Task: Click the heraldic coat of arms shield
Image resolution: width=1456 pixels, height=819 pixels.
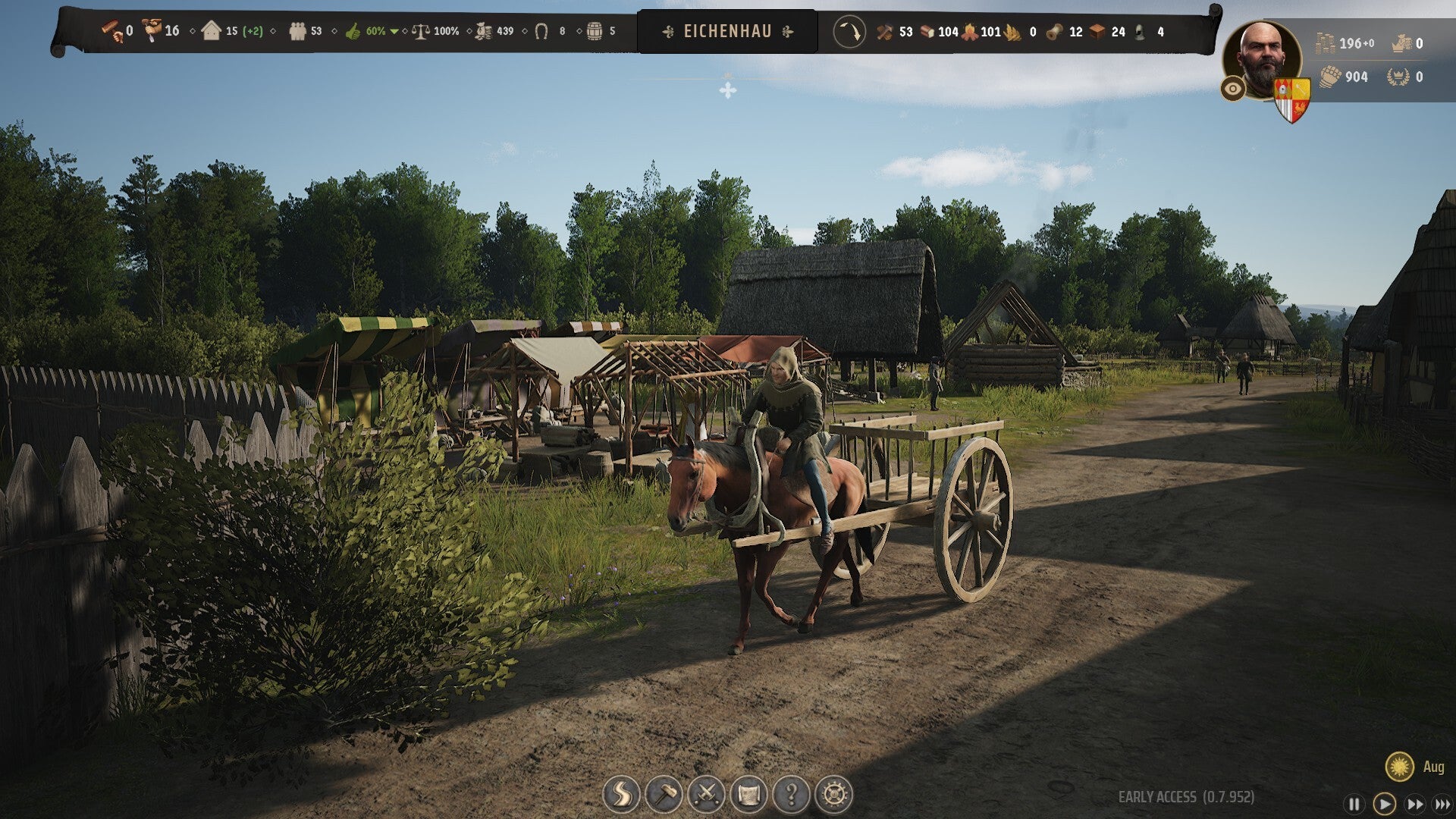Action: [x=1291, y=99]
